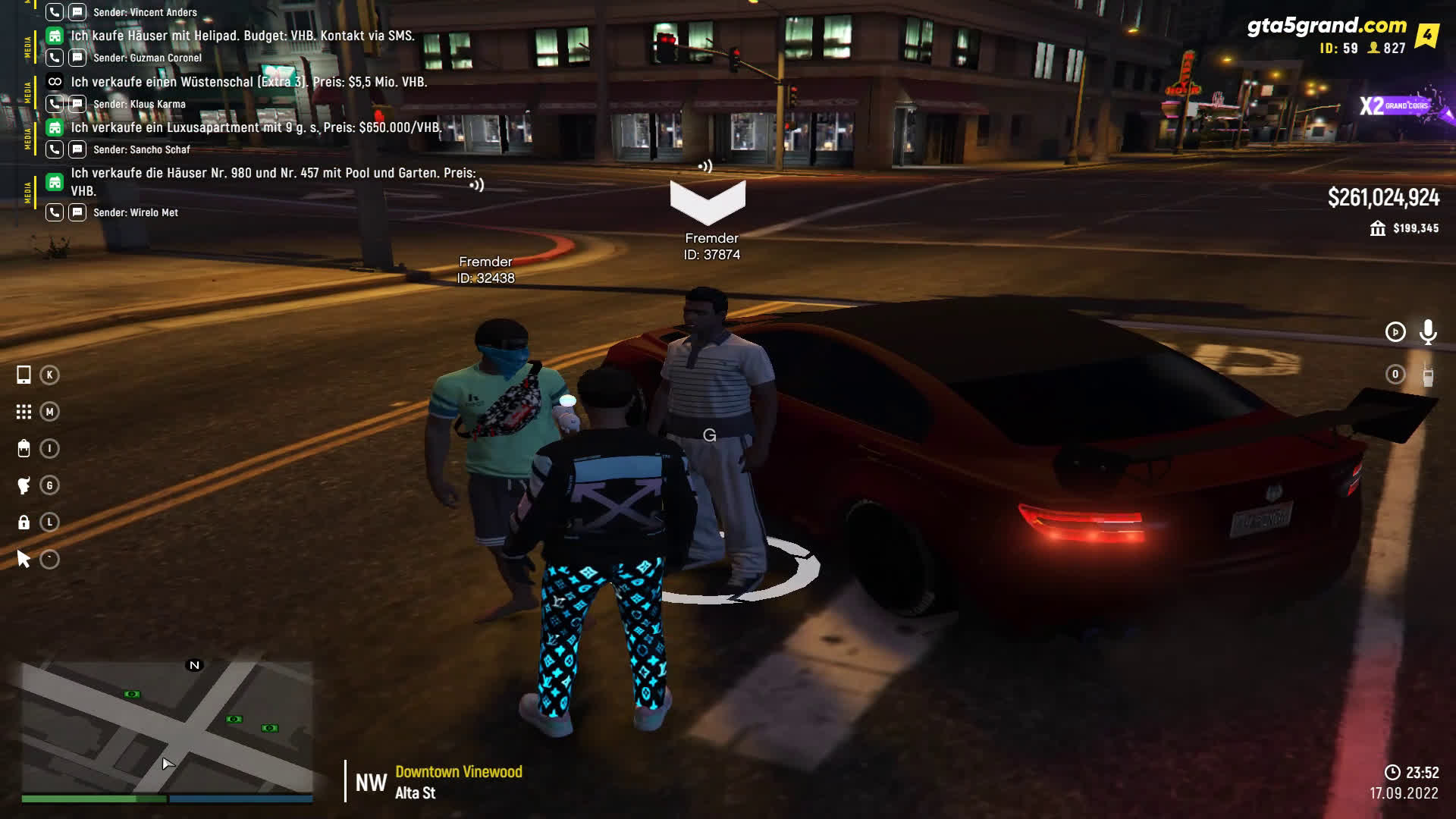Screen dimensions: 1456x819
Task: Select the walkie-talkie radio icon
Action: [1428, 375]
